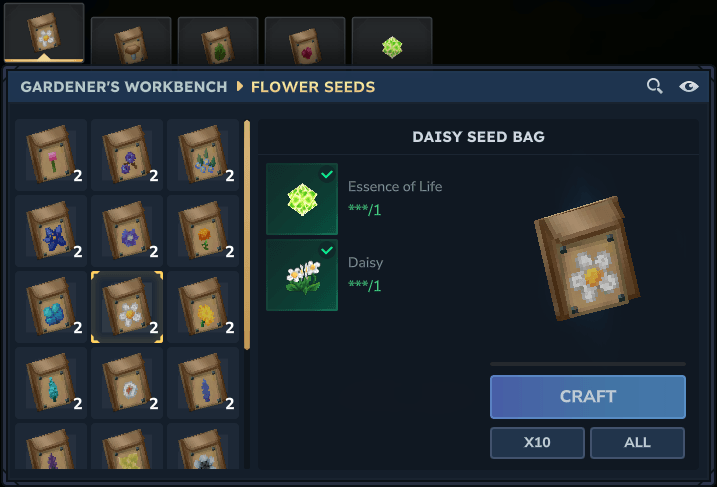Craft ten with the X10 button
Image resolution: width=717 pixels, height=487 pixels.
tap(537, 442)
